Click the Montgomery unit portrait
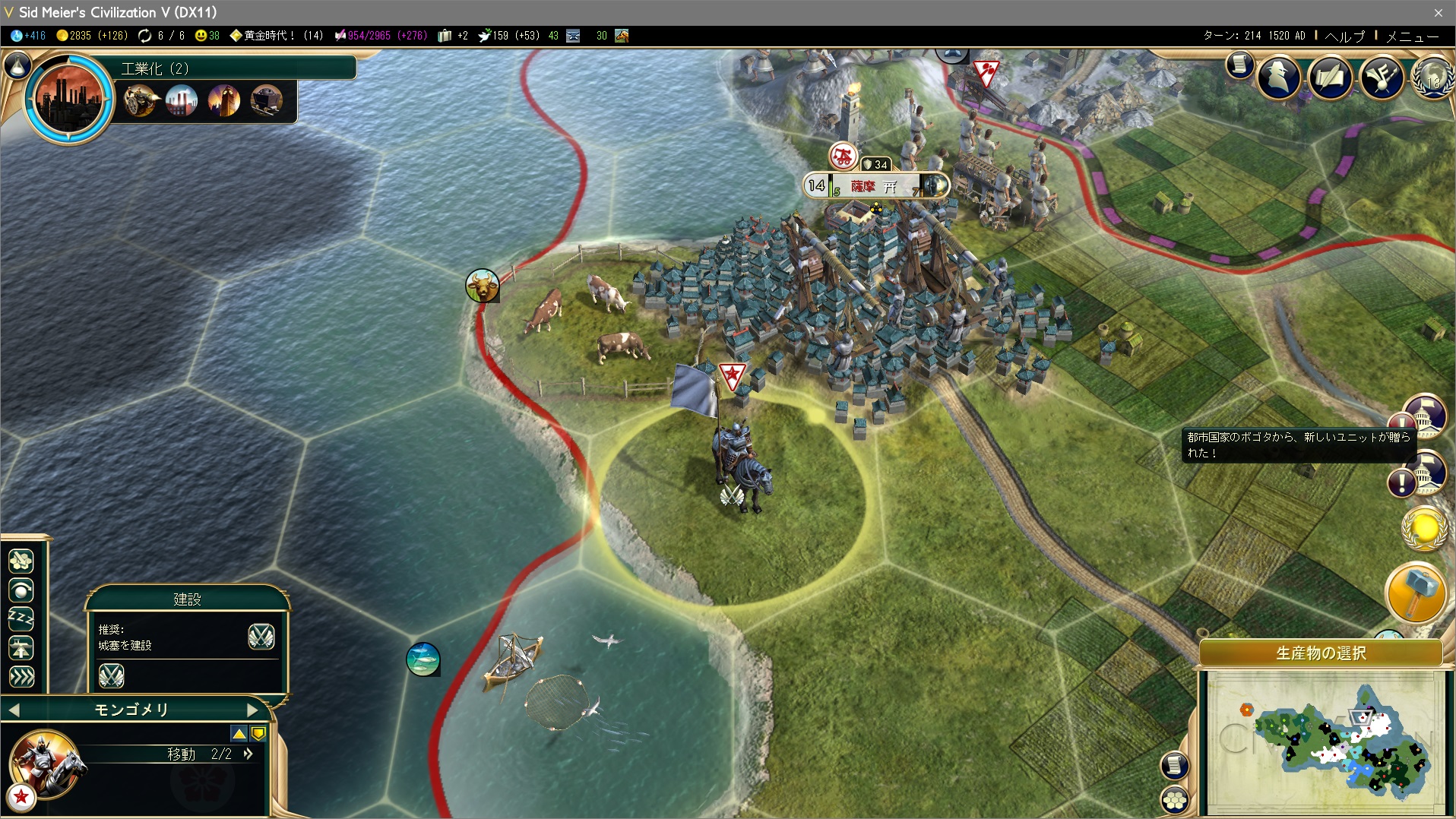Viewport: 1456px width, 819px height. (46, 764)
